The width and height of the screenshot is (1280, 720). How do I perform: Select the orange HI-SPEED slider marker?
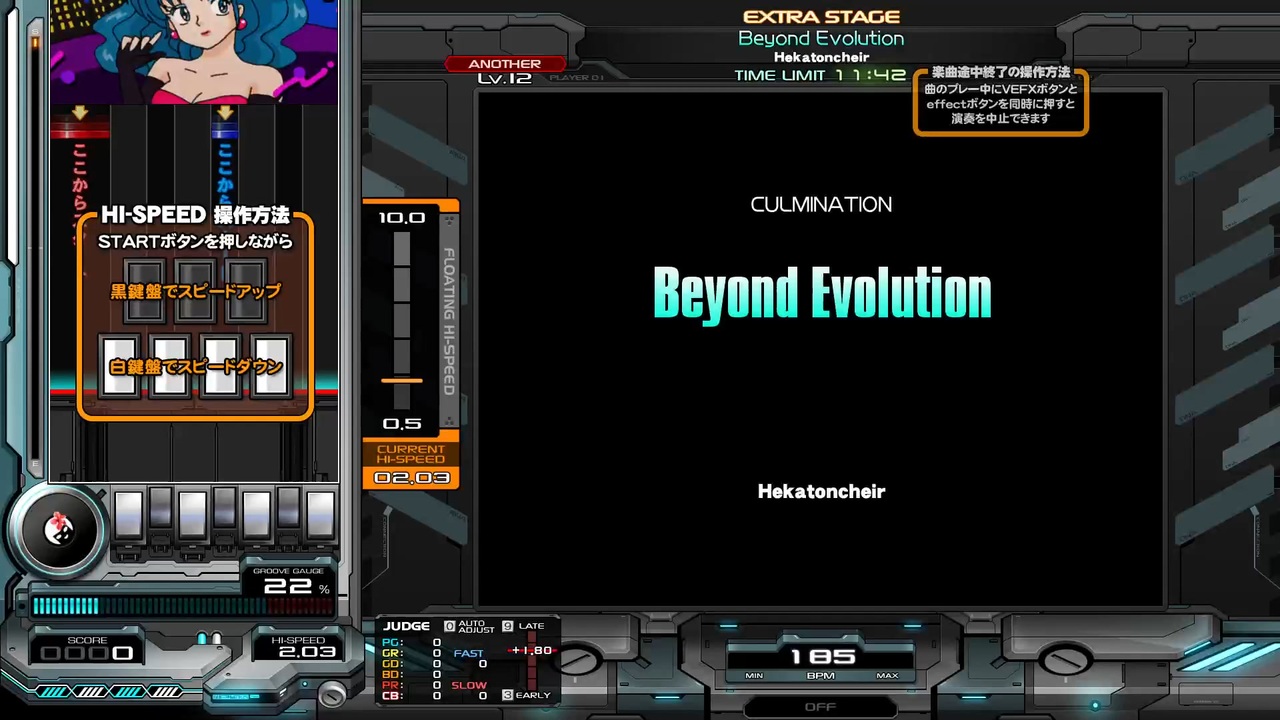point(402,380)
